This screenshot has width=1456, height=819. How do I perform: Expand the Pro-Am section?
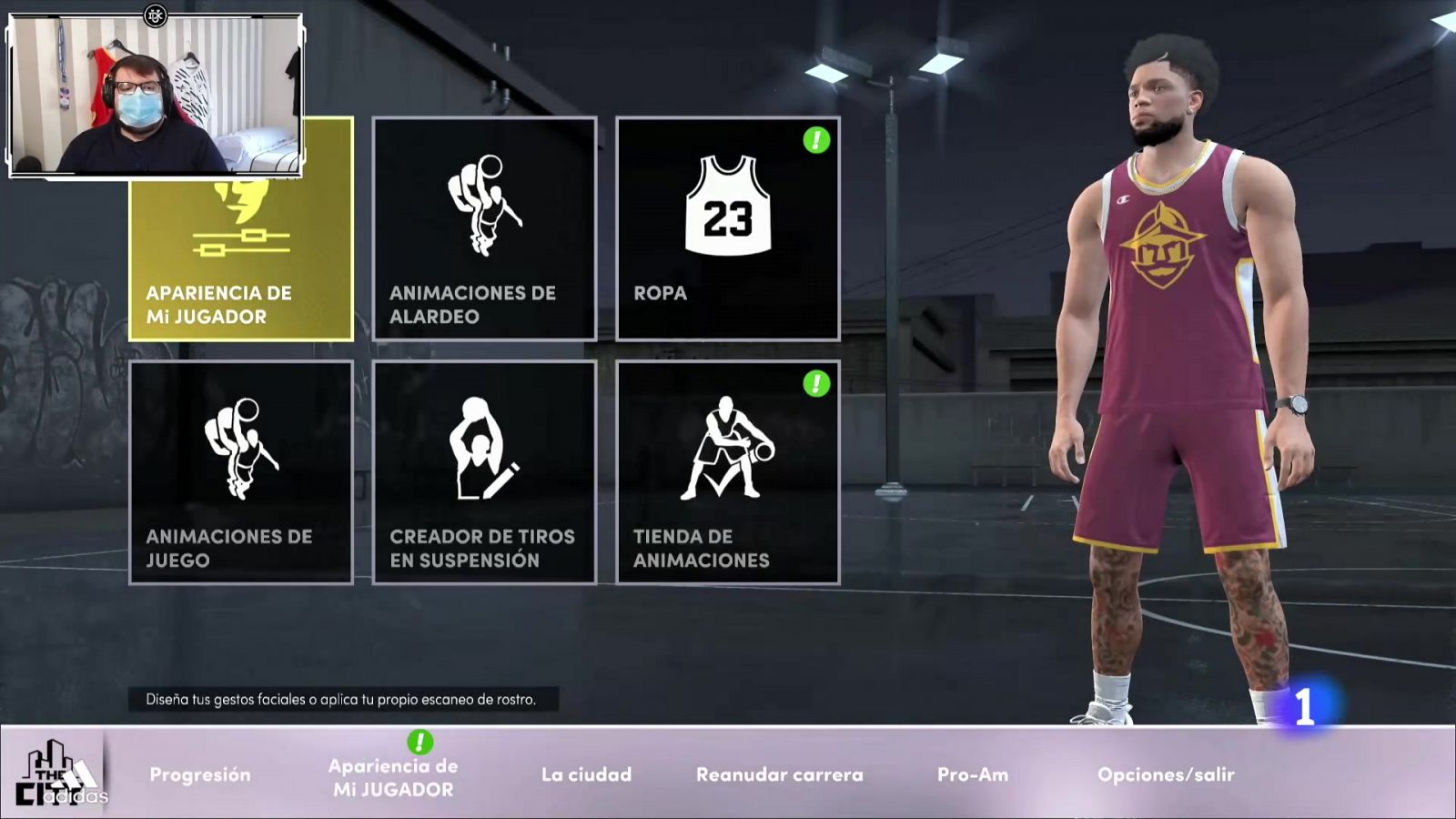coord(973,775)
